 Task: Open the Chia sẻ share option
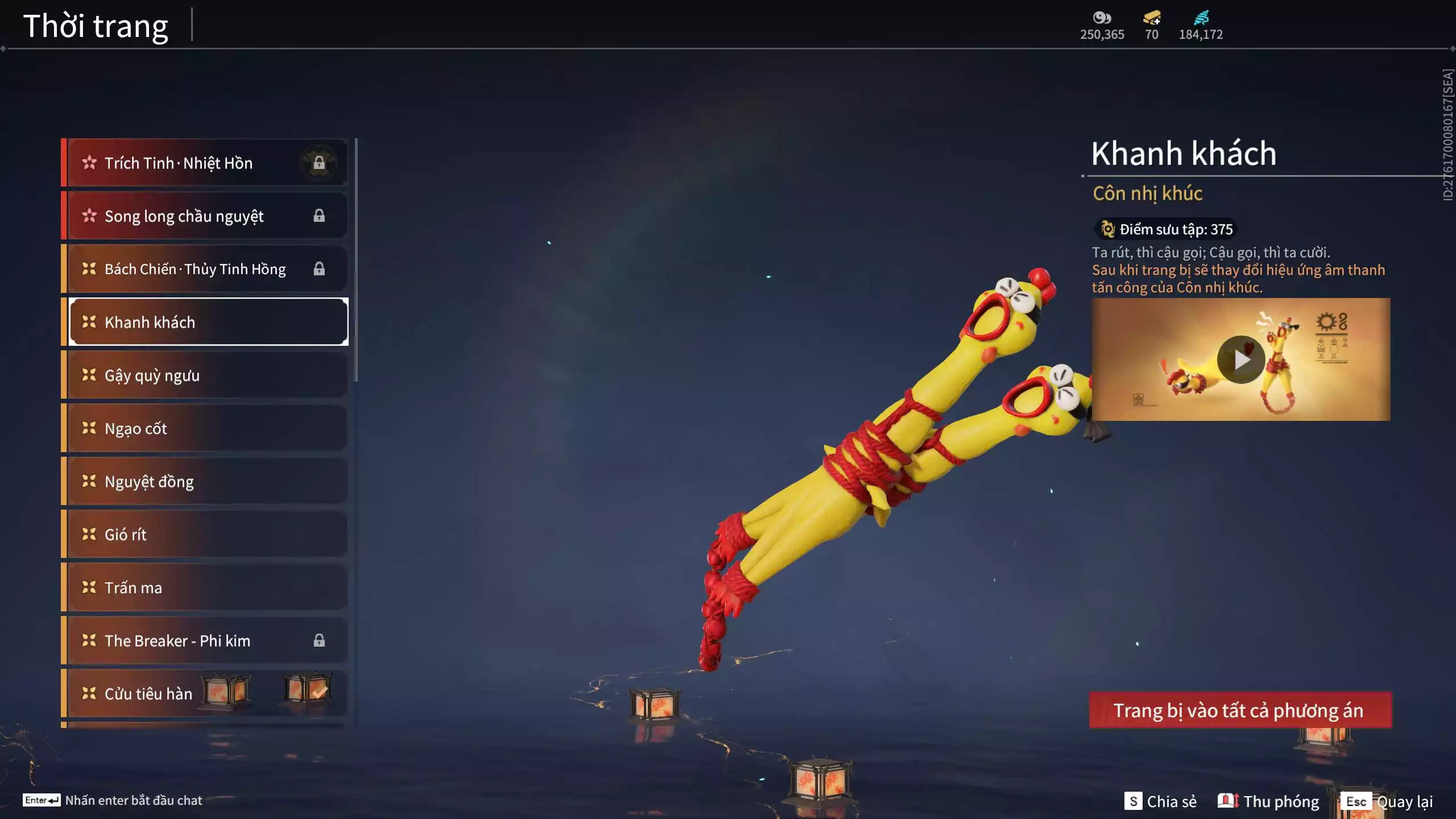pos(1160,801)
